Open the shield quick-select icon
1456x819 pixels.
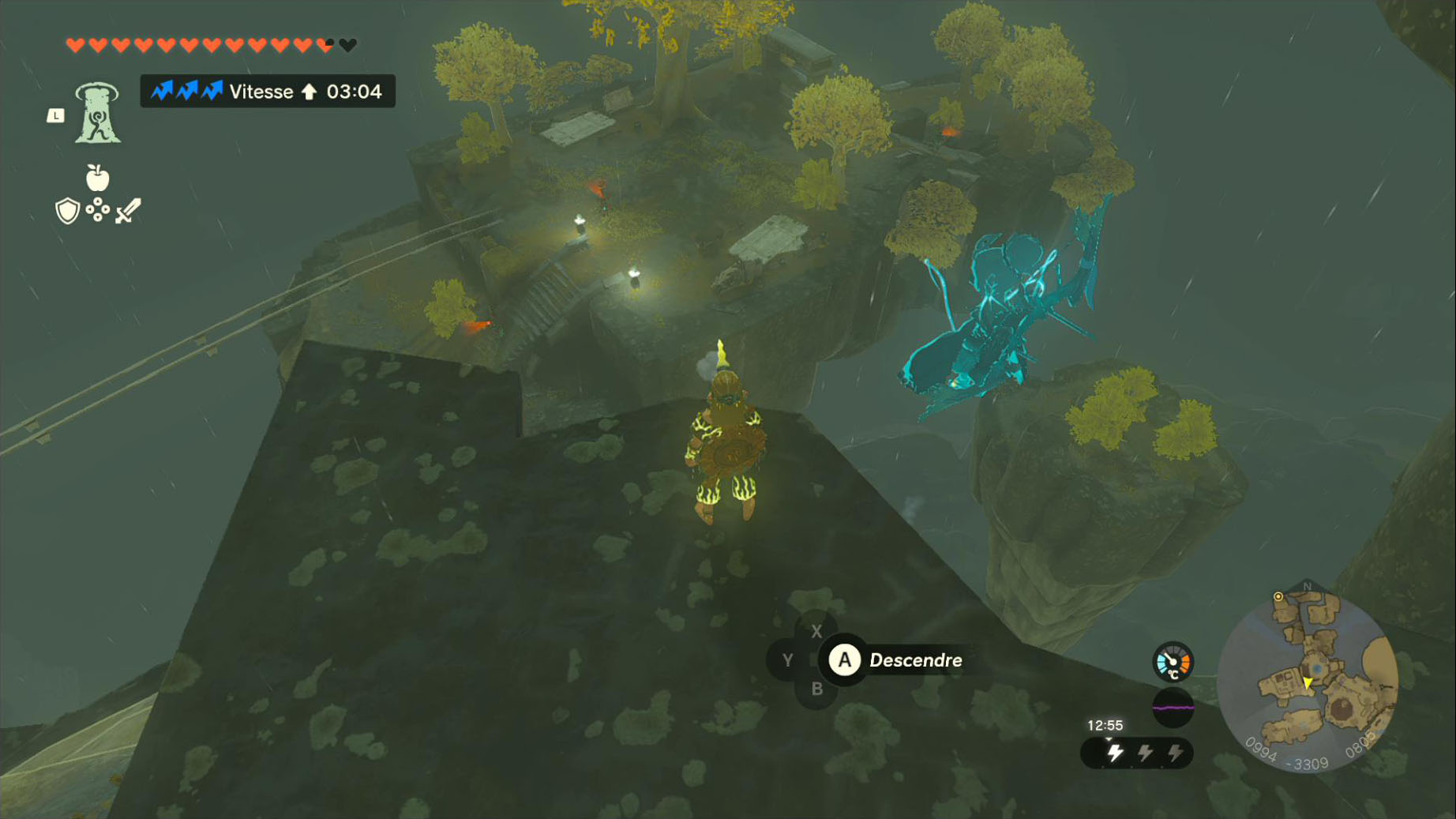(68, 211)
